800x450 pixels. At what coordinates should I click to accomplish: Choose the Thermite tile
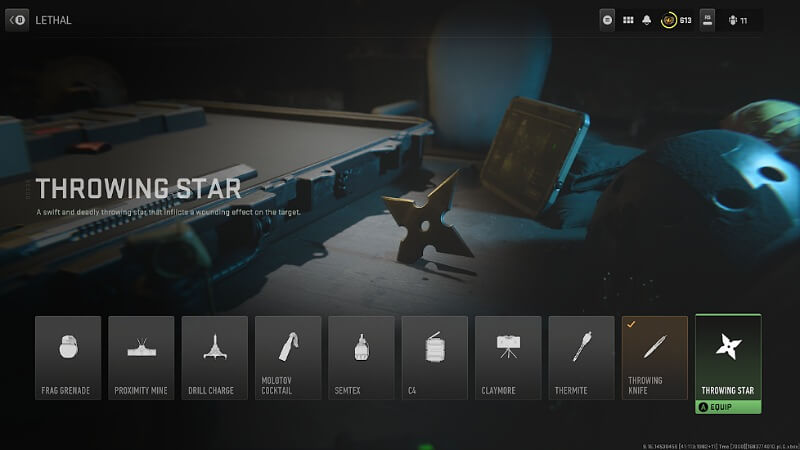(581, 357)
